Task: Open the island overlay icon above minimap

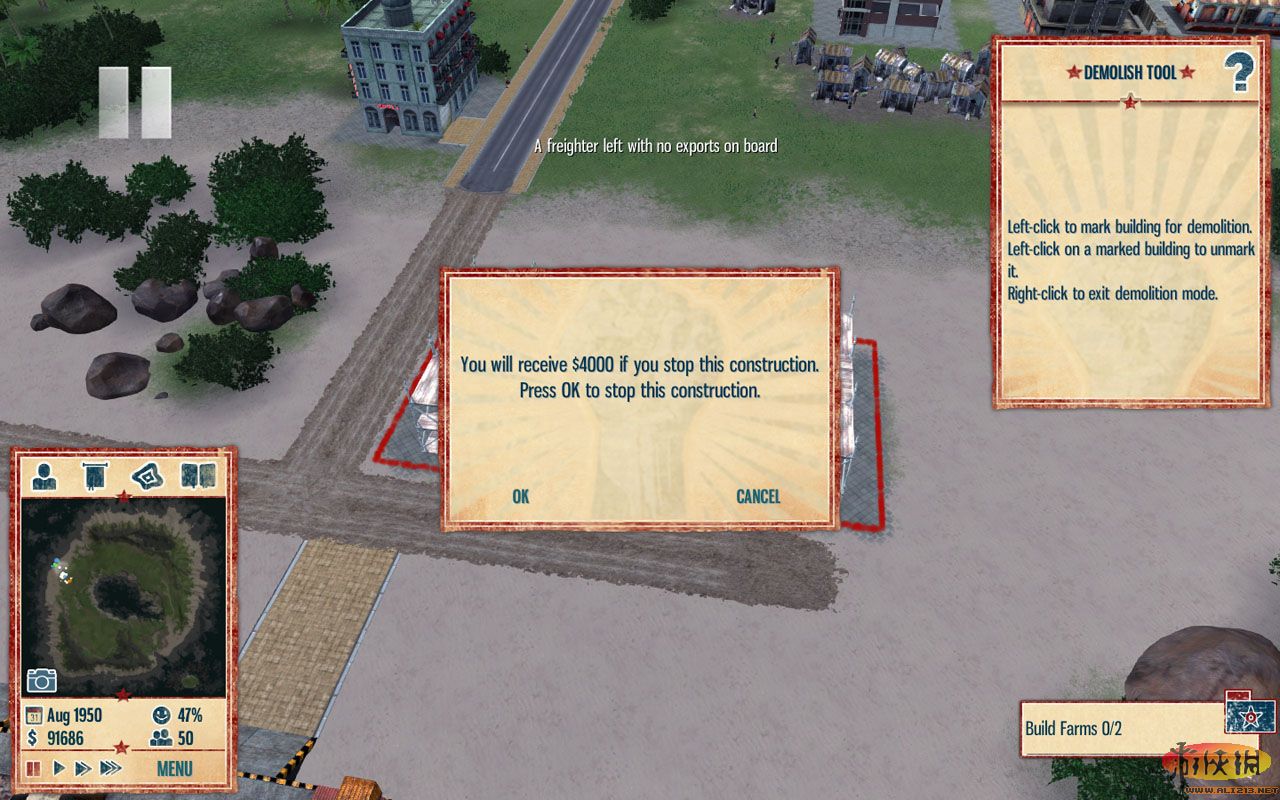Action: tap(148, 476)
